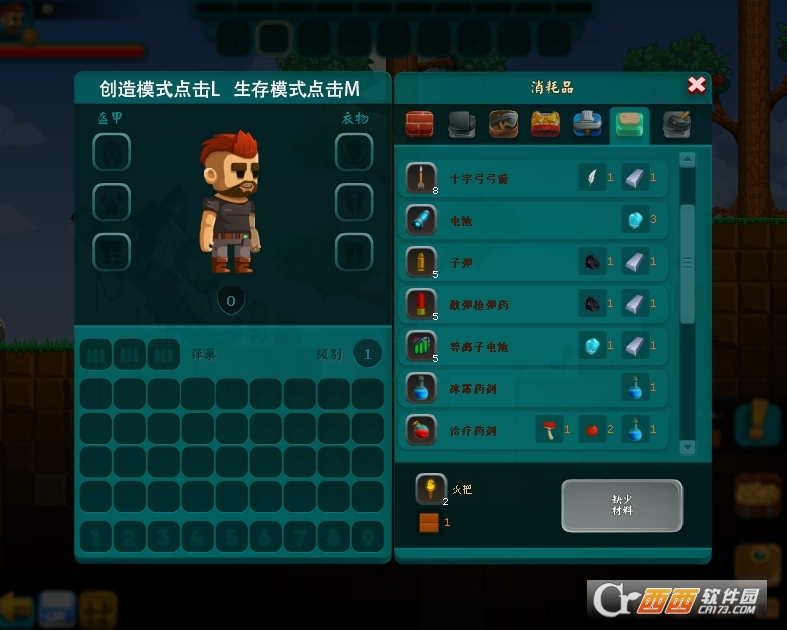The width and height of the screenshot is (787, 630).
Task: Close the crafting panel with the red X
Action: pyautogui.click(x=697, y=86)
